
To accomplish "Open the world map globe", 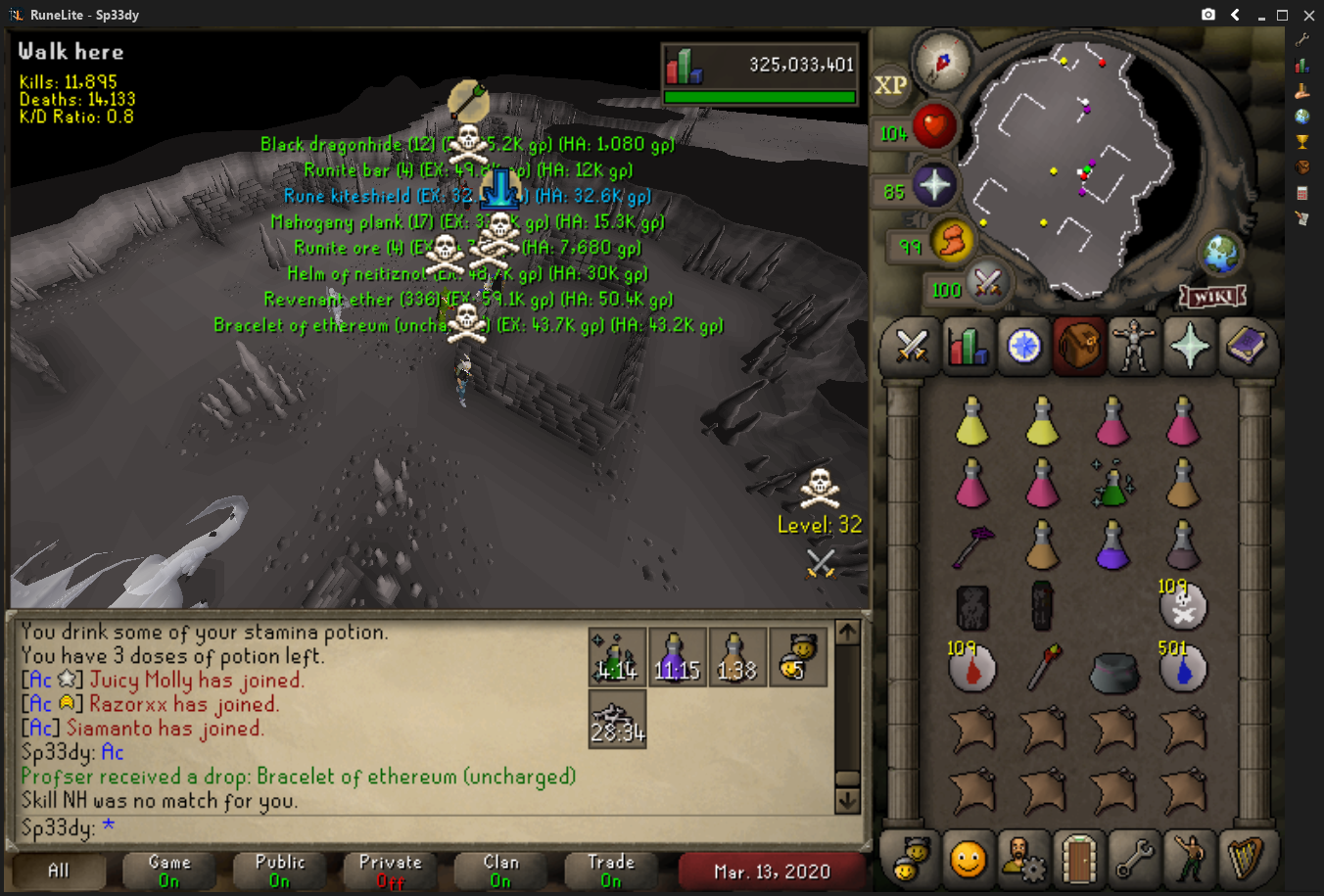I will 1221,254.
